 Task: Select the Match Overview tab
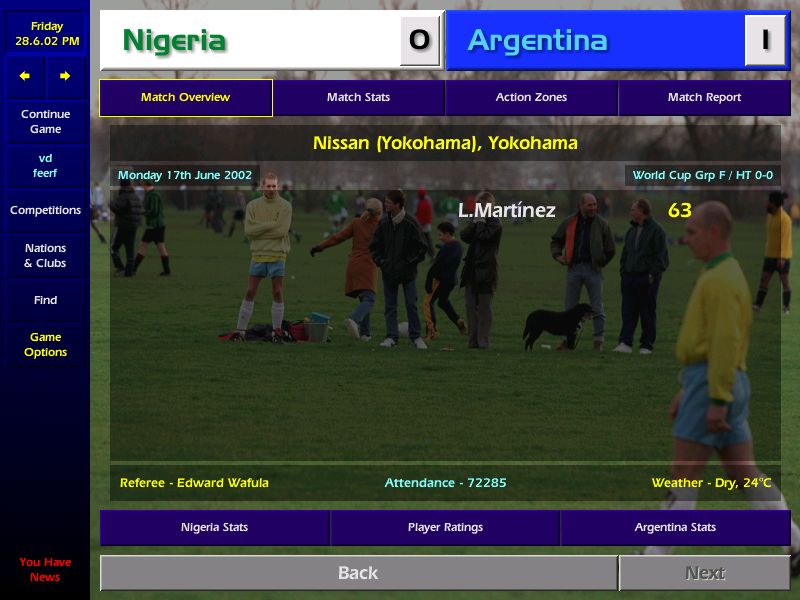click(x=185, y=98)
